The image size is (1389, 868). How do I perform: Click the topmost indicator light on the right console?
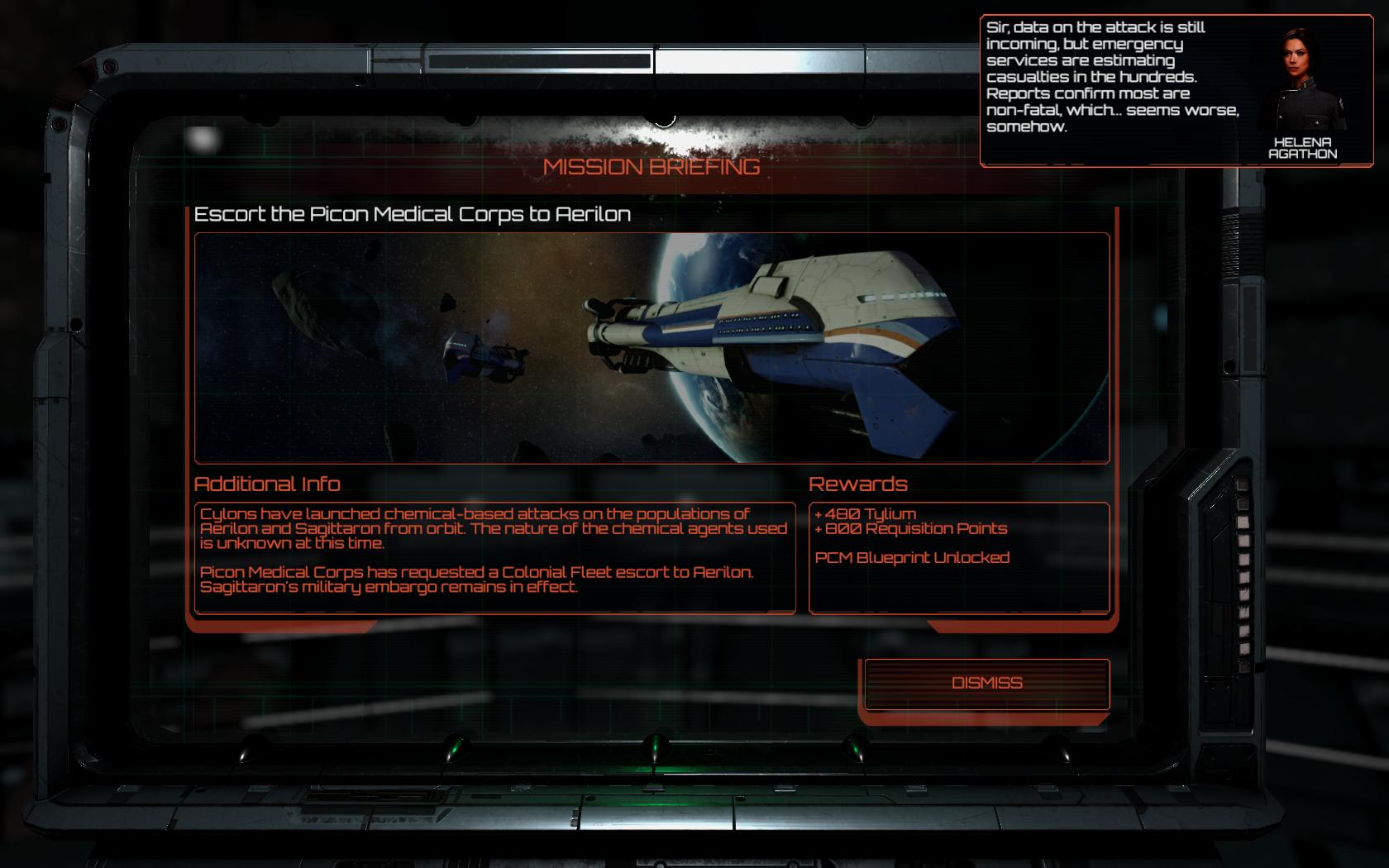(x=1242, y=485)
